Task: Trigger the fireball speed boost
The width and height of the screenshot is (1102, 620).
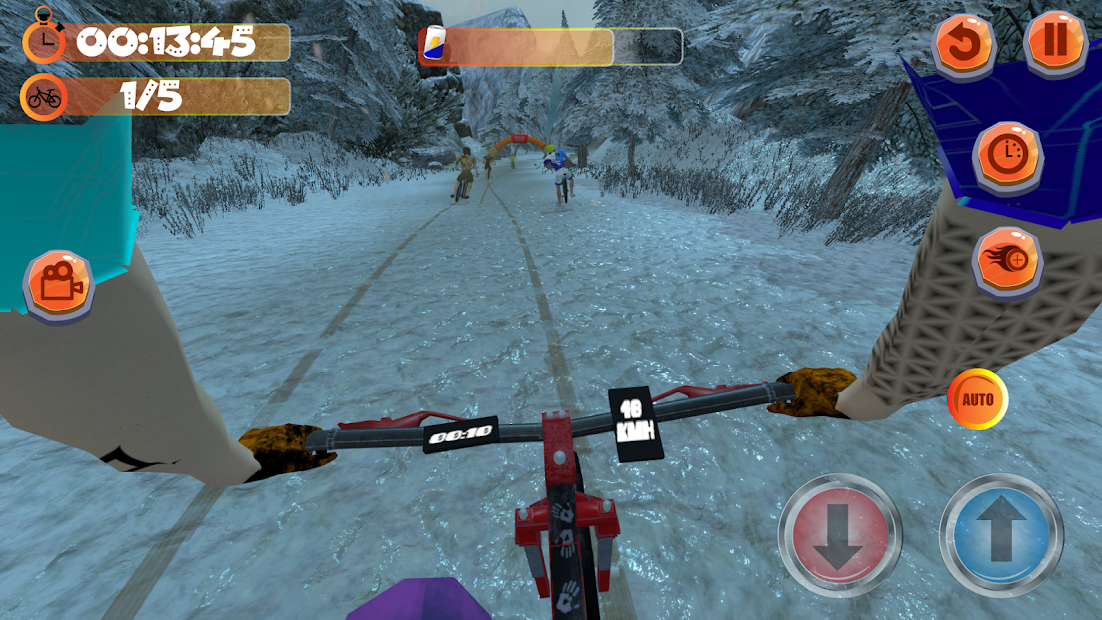Action: coord(1008,262)
